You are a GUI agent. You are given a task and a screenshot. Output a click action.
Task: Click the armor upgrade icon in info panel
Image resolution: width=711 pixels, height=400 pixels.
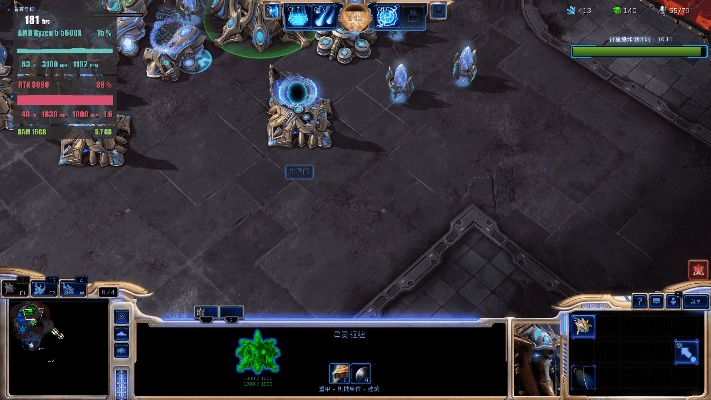click(340, 373)
